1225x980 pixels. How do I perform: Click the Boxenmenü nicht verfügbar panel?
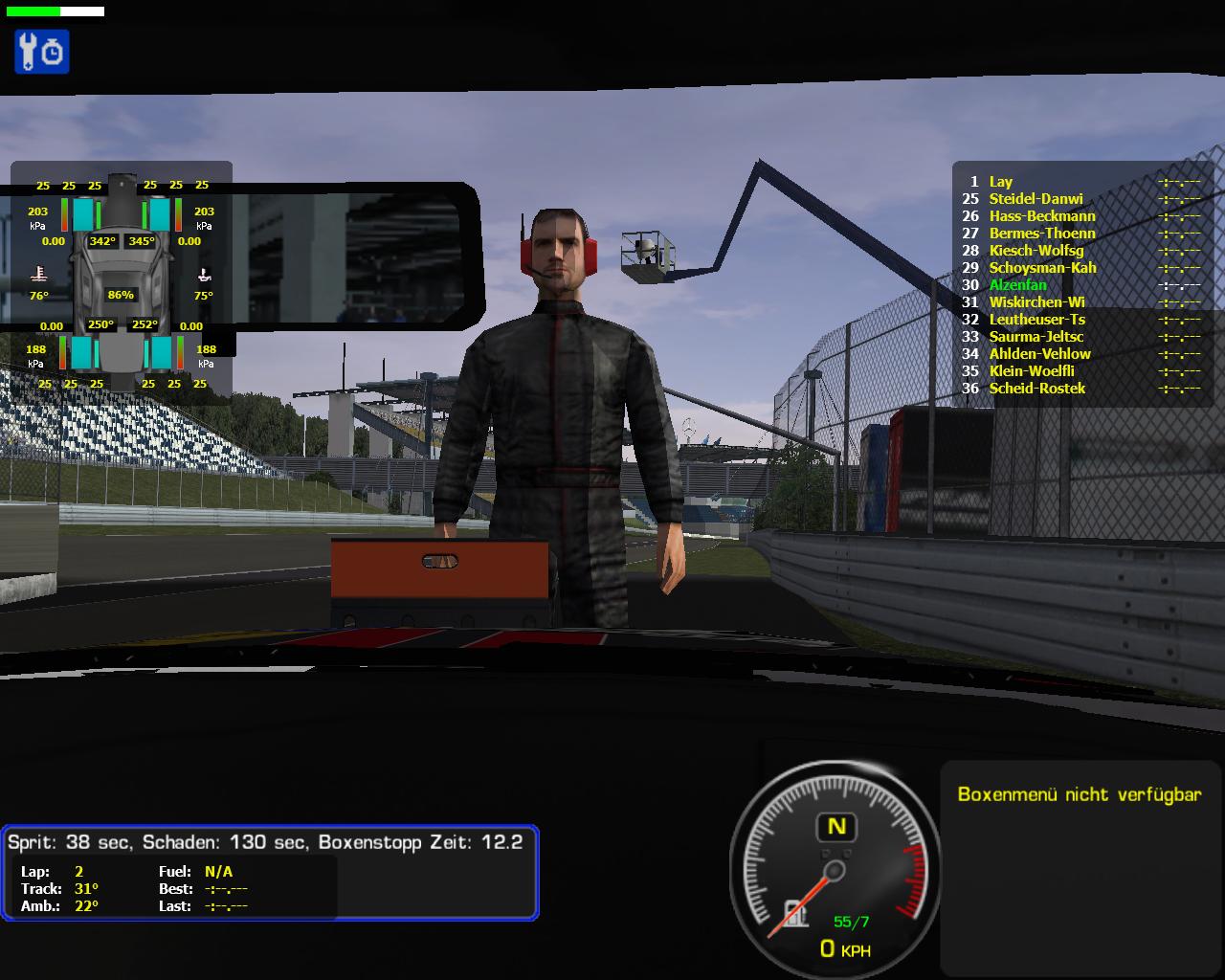click(1079, 794)
